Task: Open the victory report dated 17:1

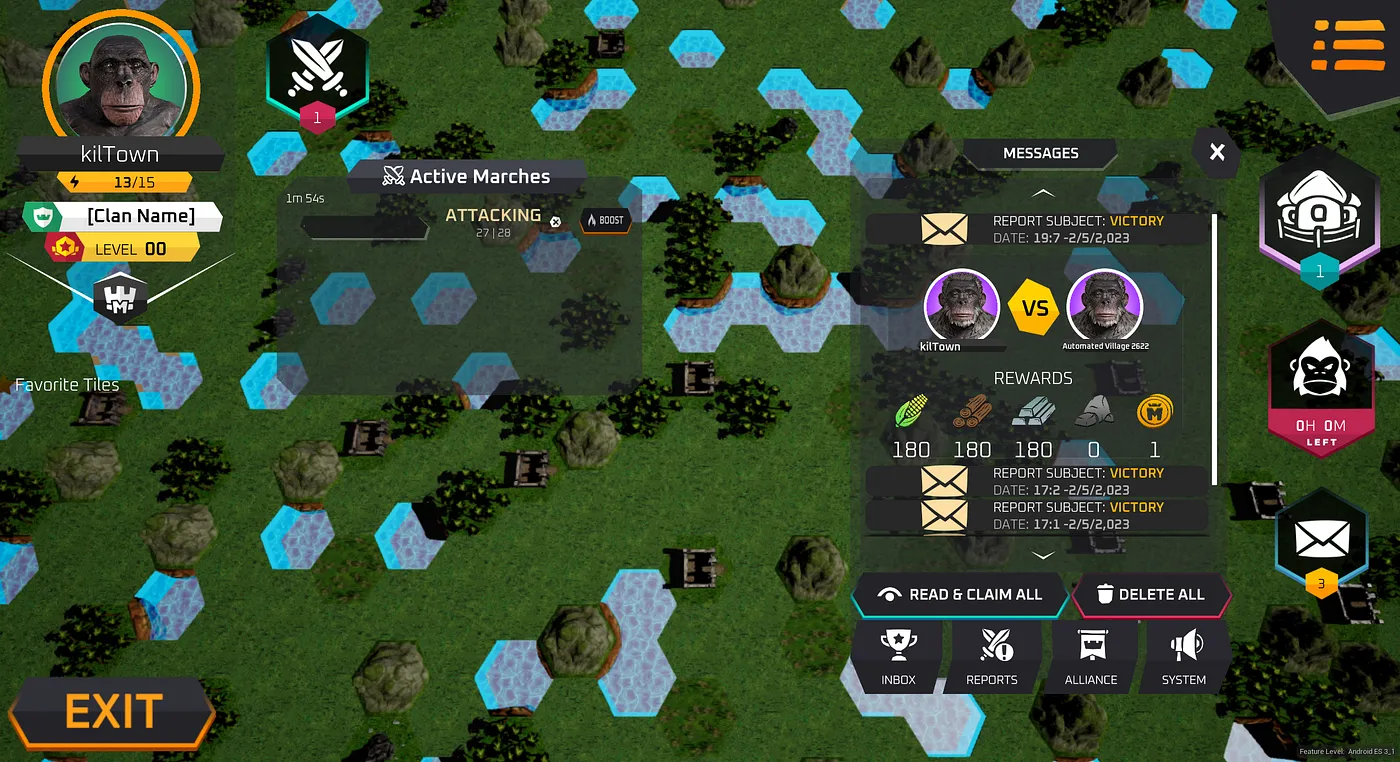Action: [1035, 515]
